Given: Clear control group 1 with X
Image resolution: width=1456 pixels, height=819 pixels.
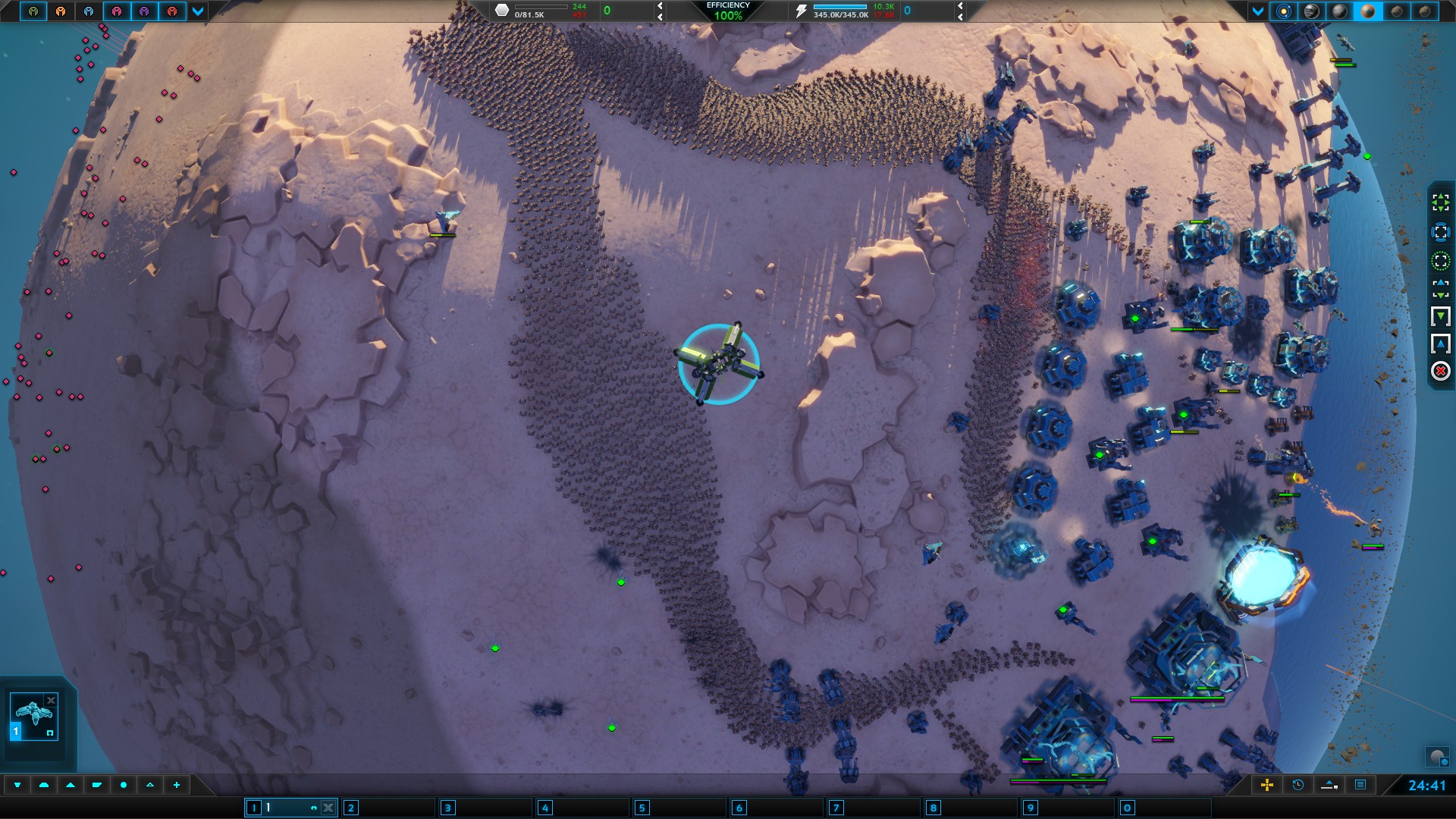Looking at the screenshot, I should (x=328, y=808).
